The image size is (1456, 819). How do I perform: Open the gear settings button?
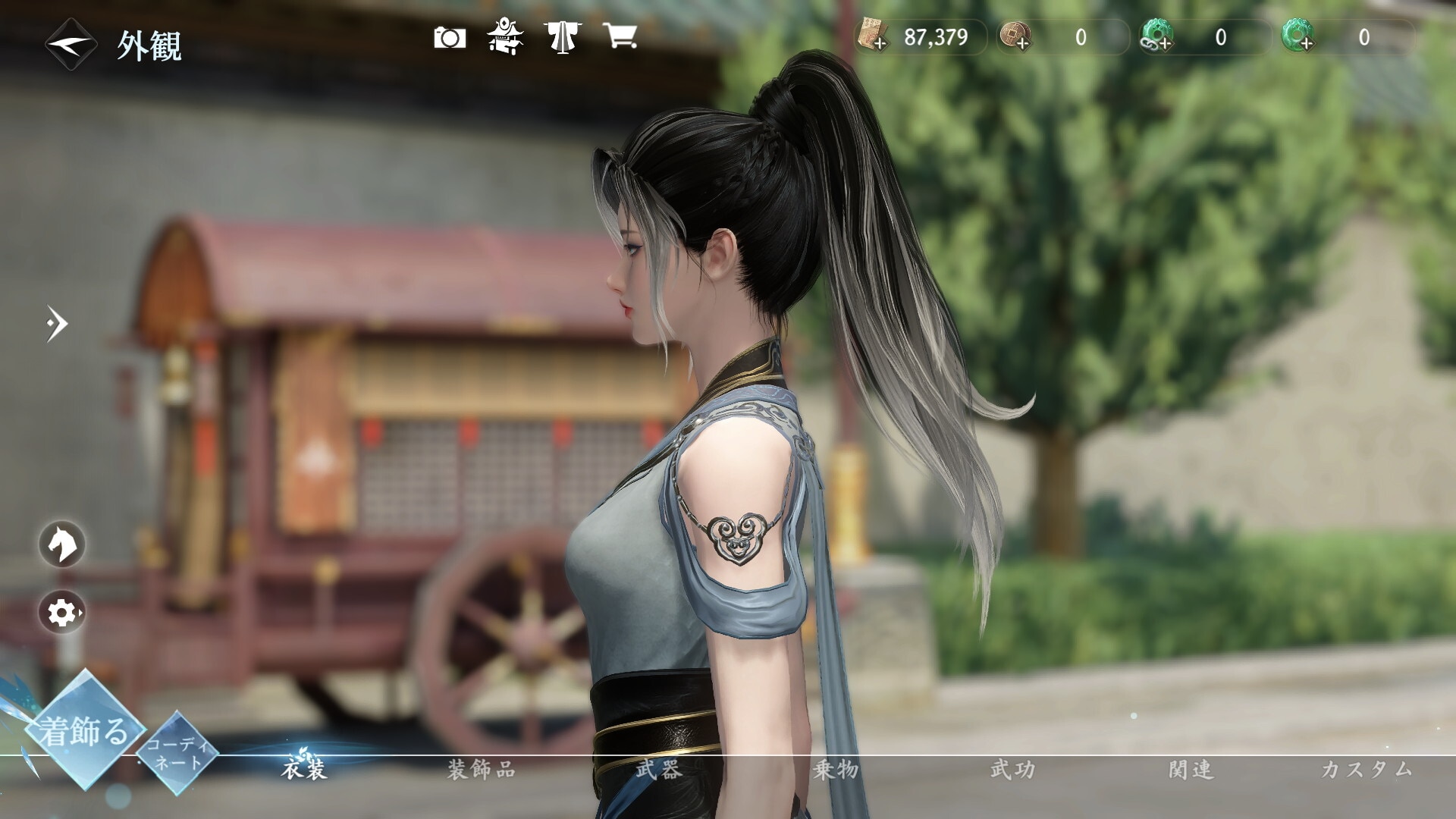[62, 613]
